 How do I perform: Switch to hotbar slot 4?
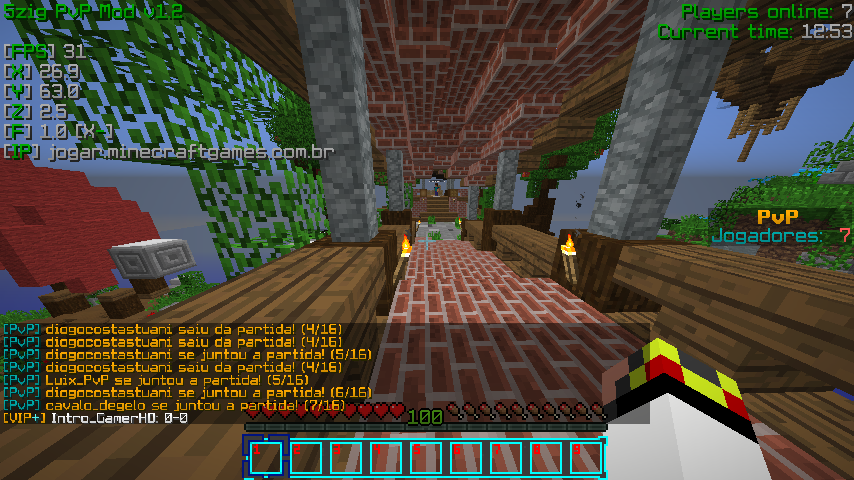(x=386, y=458)
